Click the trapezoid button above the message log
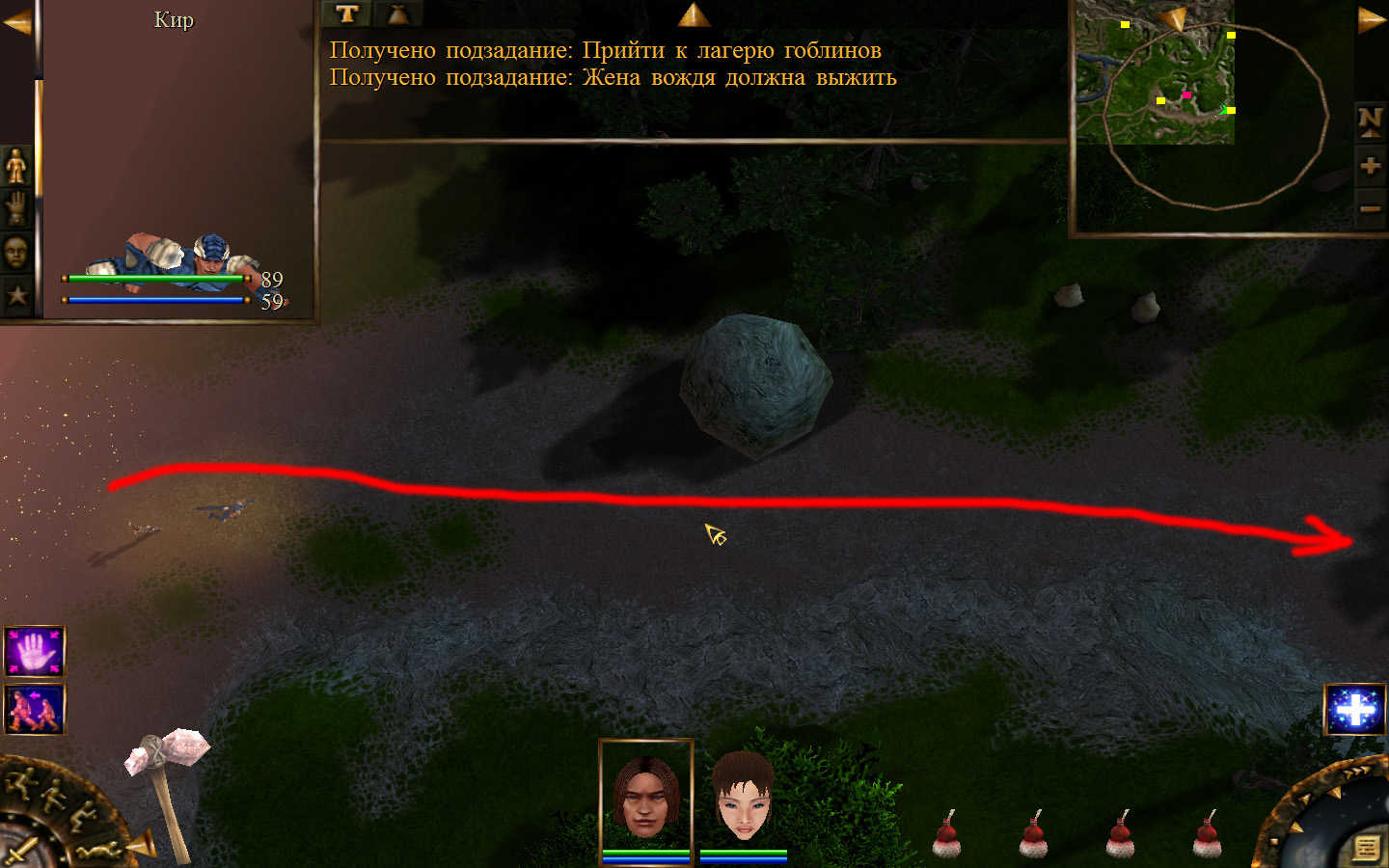 [x=397, y=14]
